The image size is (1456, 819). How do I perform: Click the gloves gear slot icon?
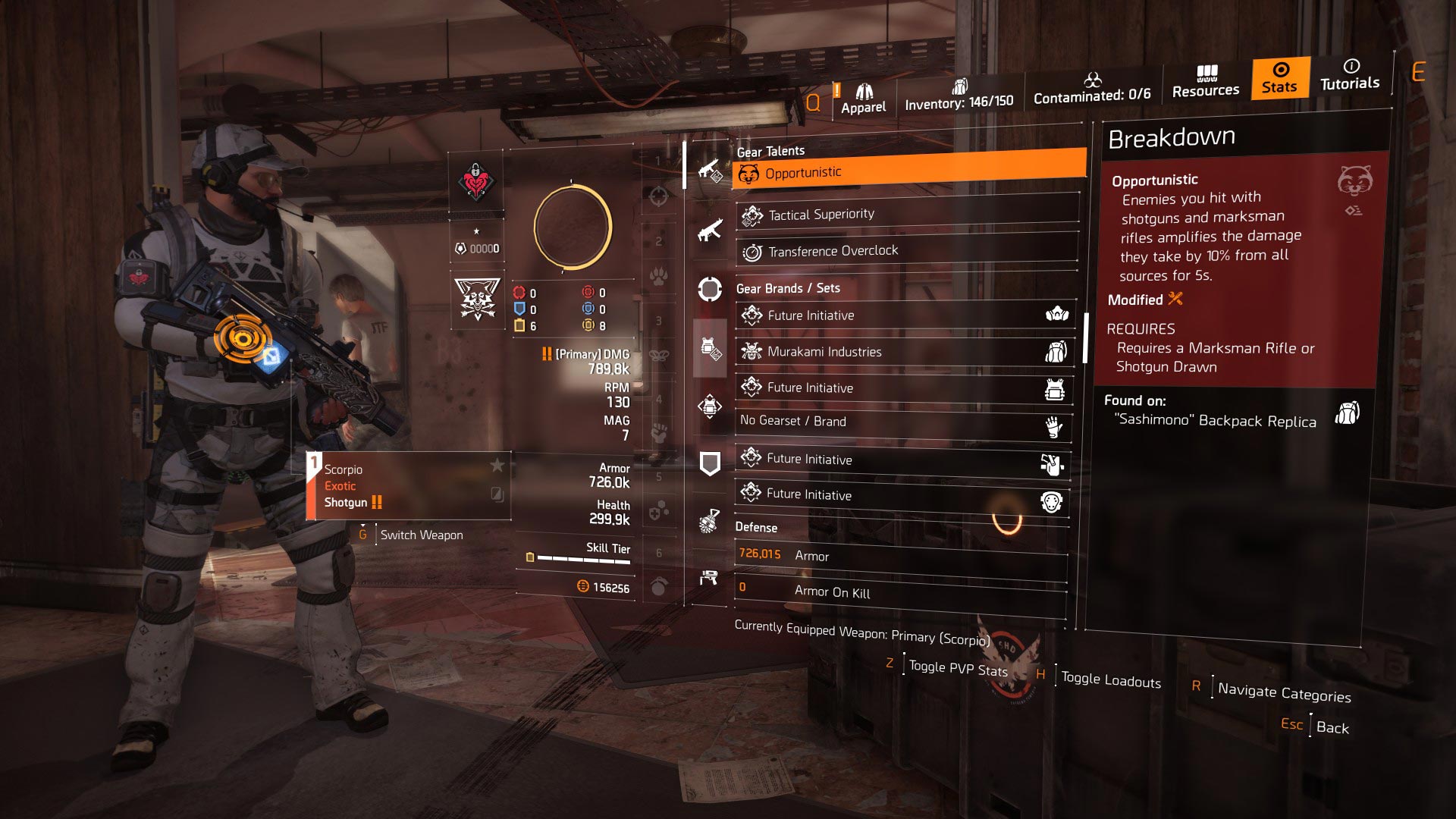[1054, 428]
